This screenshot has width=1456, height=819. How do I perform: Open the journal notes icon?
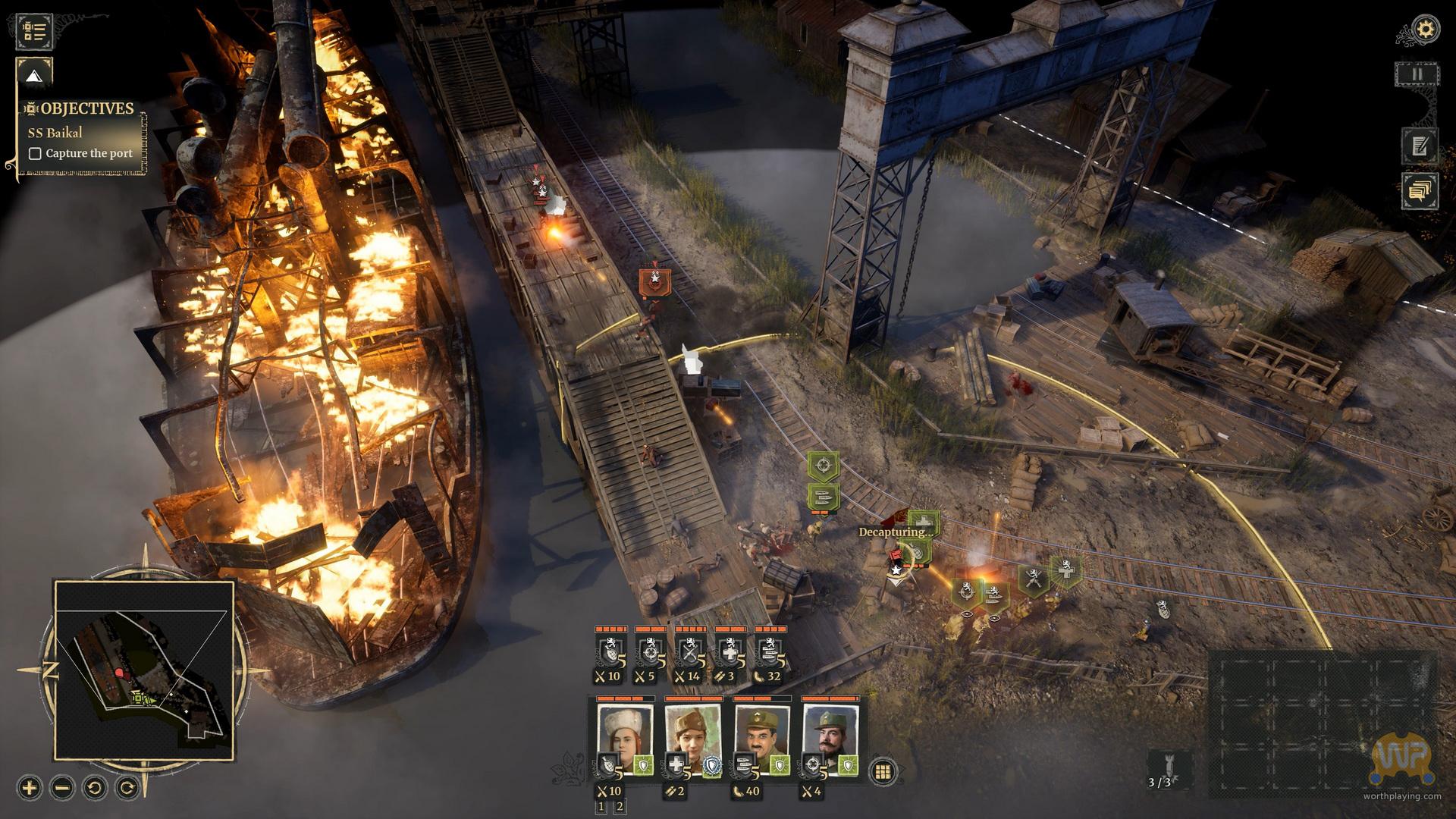click(x=1420, y=146)
